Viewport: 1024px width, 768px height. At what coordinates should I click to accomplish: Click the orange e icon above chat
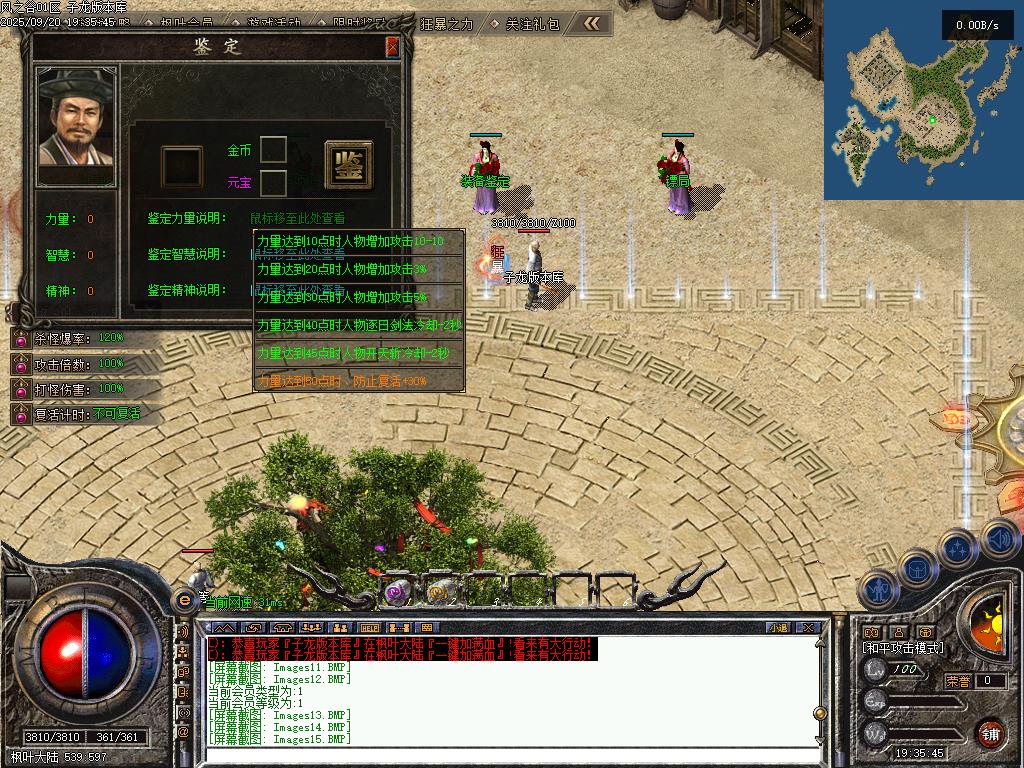point(184,599)
